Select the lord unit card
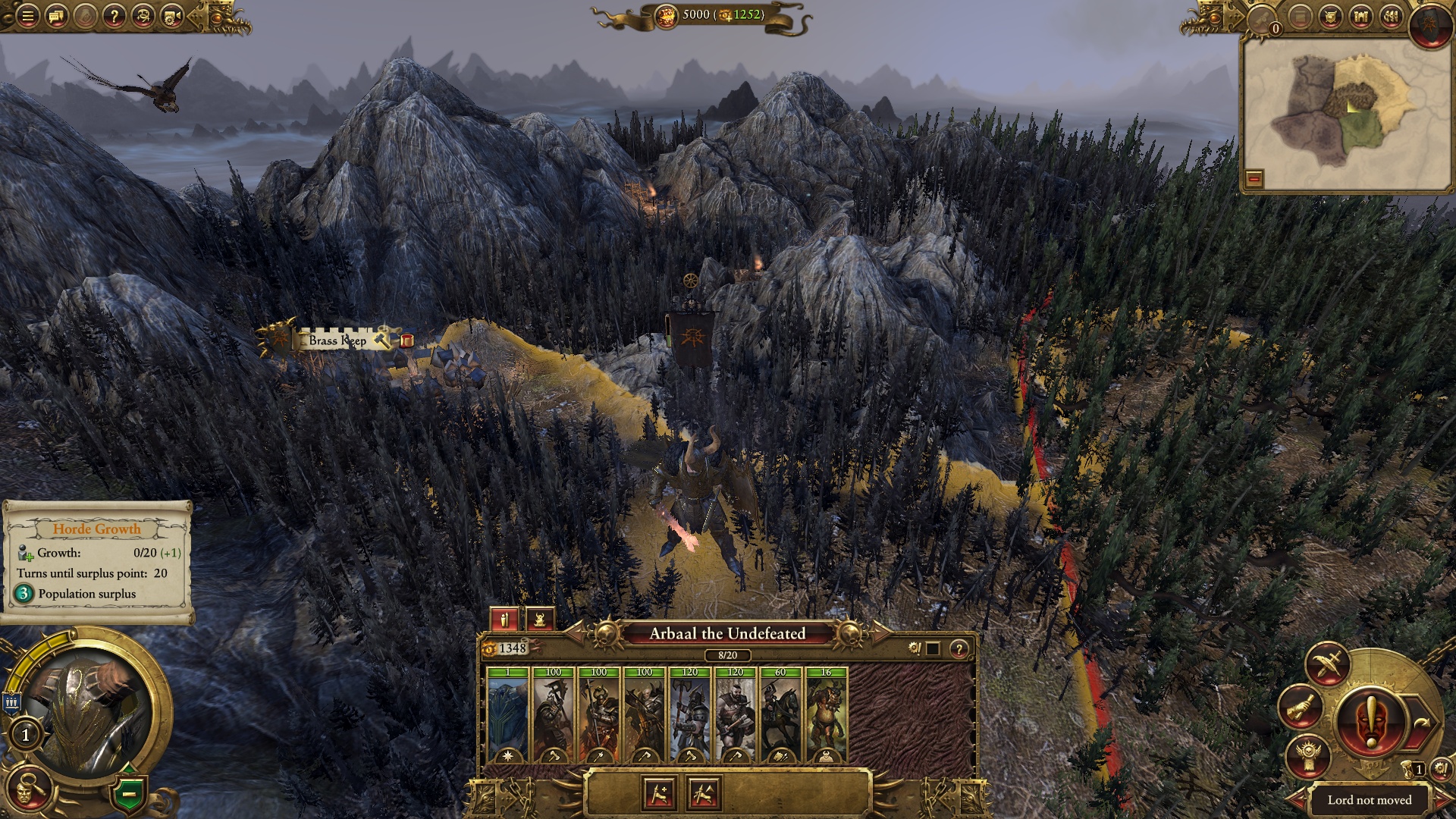 507,715
